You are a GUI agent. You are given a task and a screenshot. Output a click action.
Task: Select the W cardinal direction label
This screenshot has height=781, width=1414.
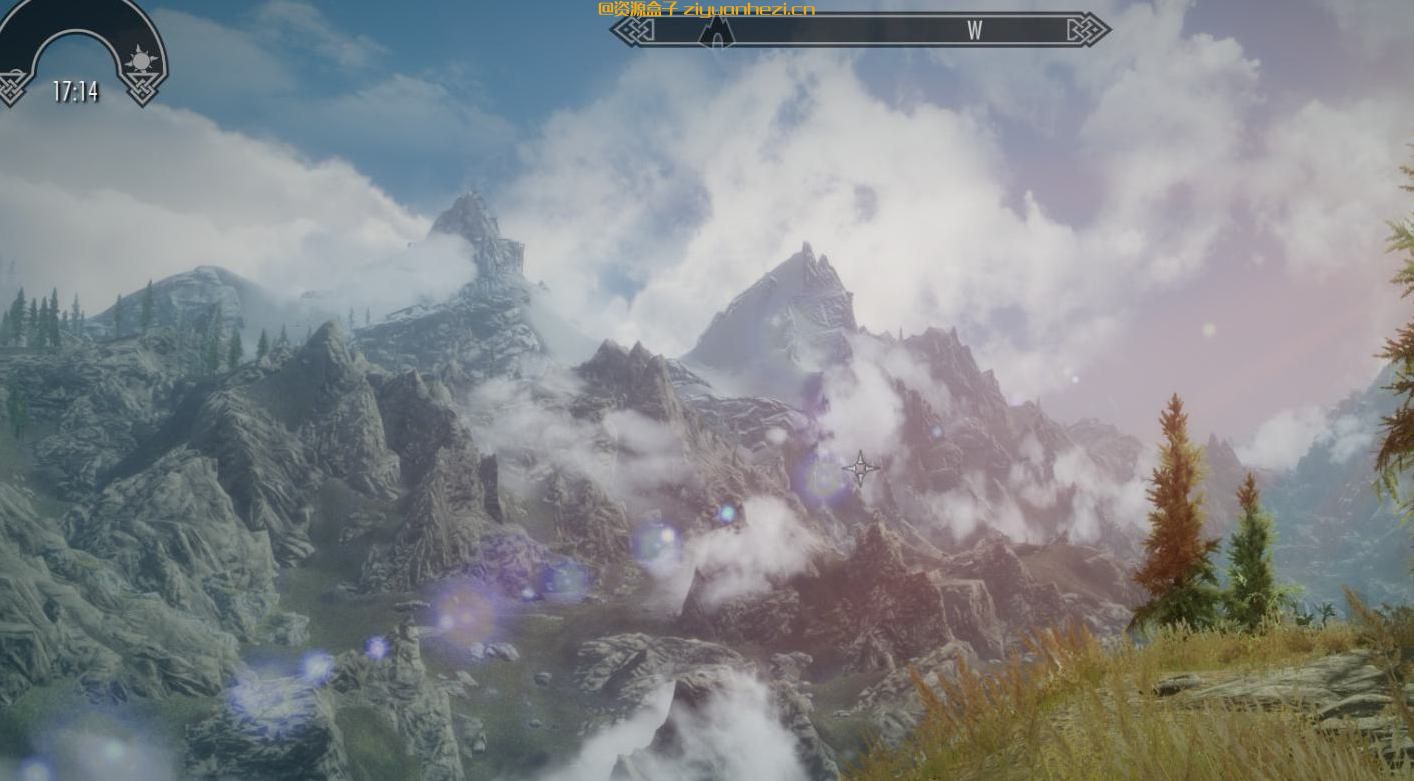[975, 31]
